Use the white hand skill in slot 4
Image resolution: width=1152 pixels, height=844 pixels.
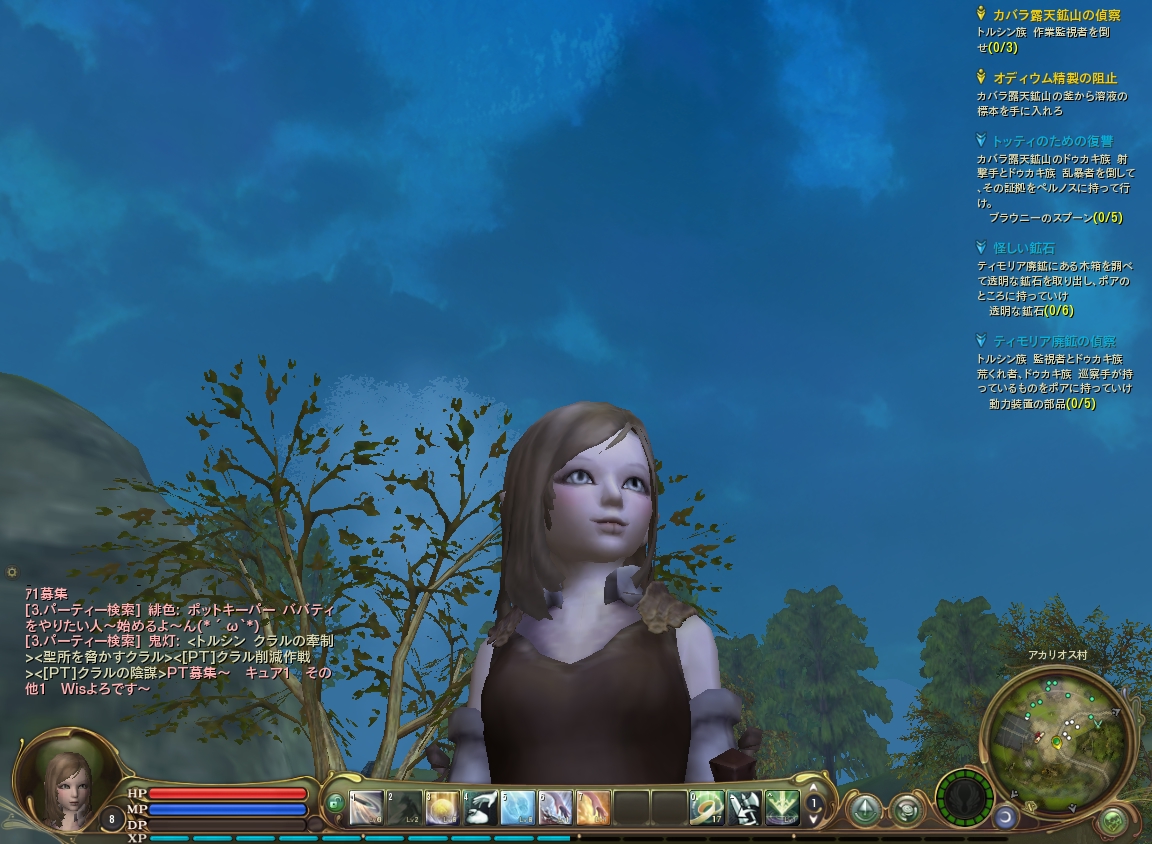[481, 807]
